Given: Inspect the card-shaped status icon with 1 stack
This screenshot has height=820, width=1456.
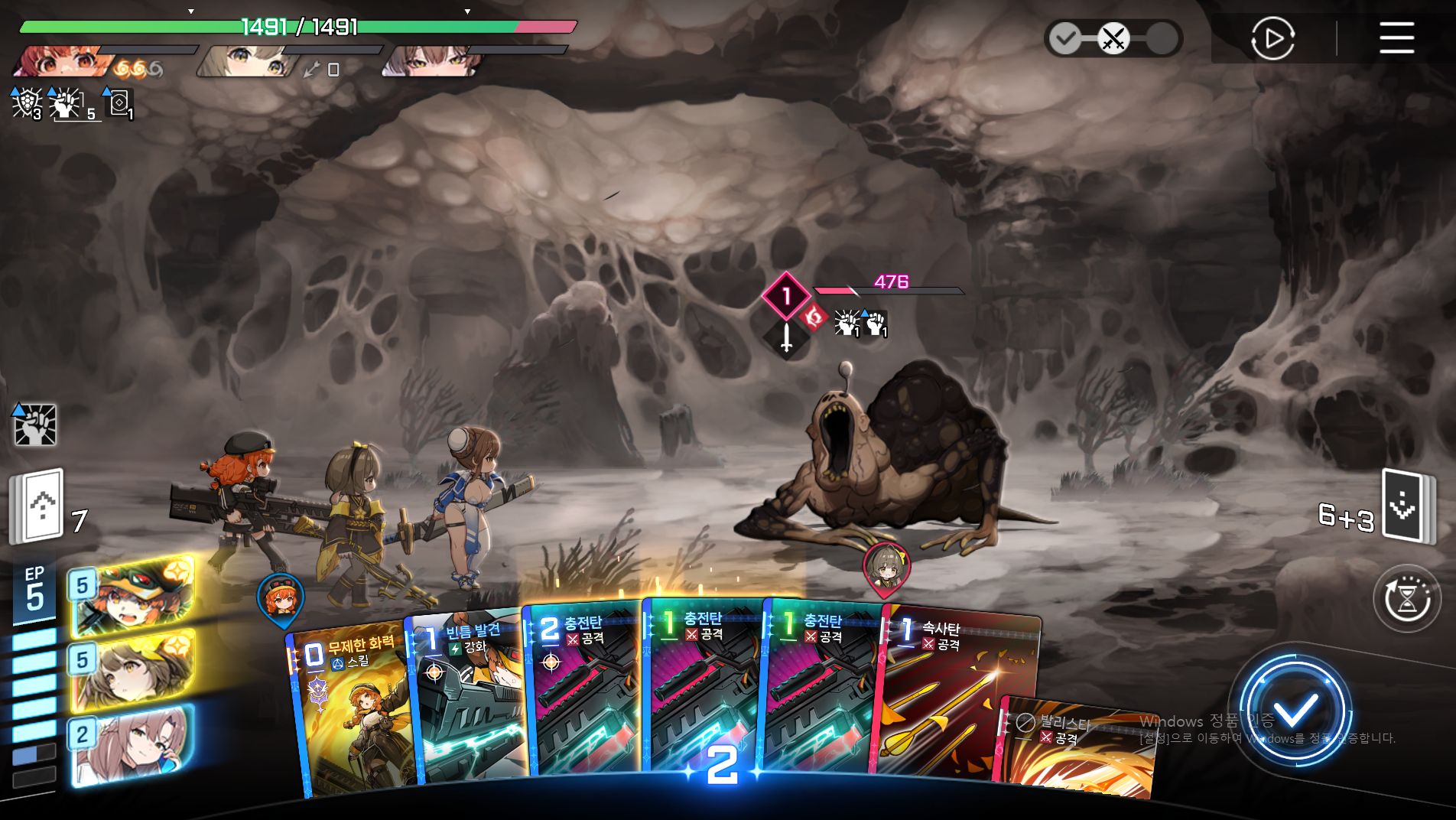Looking at the screenshot, I should (x=119, y=103).
